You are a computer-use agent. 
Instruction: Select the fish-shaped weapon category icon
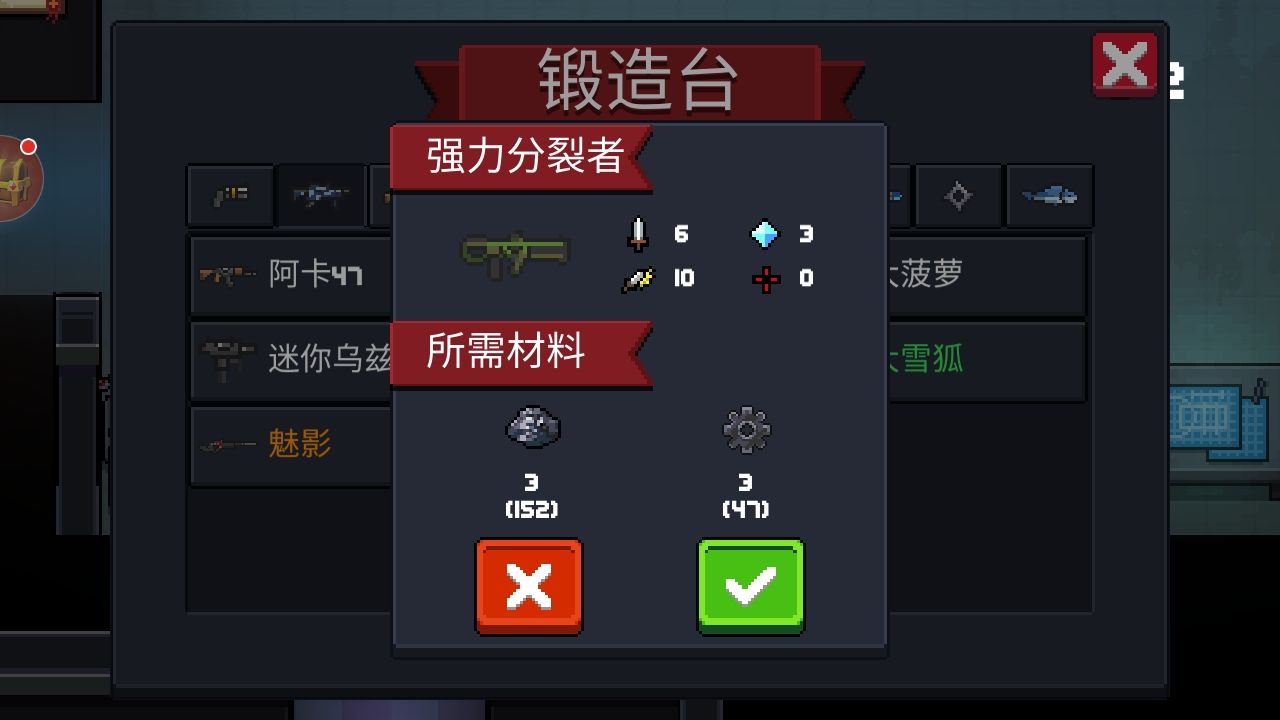[x=1048, y=196]
